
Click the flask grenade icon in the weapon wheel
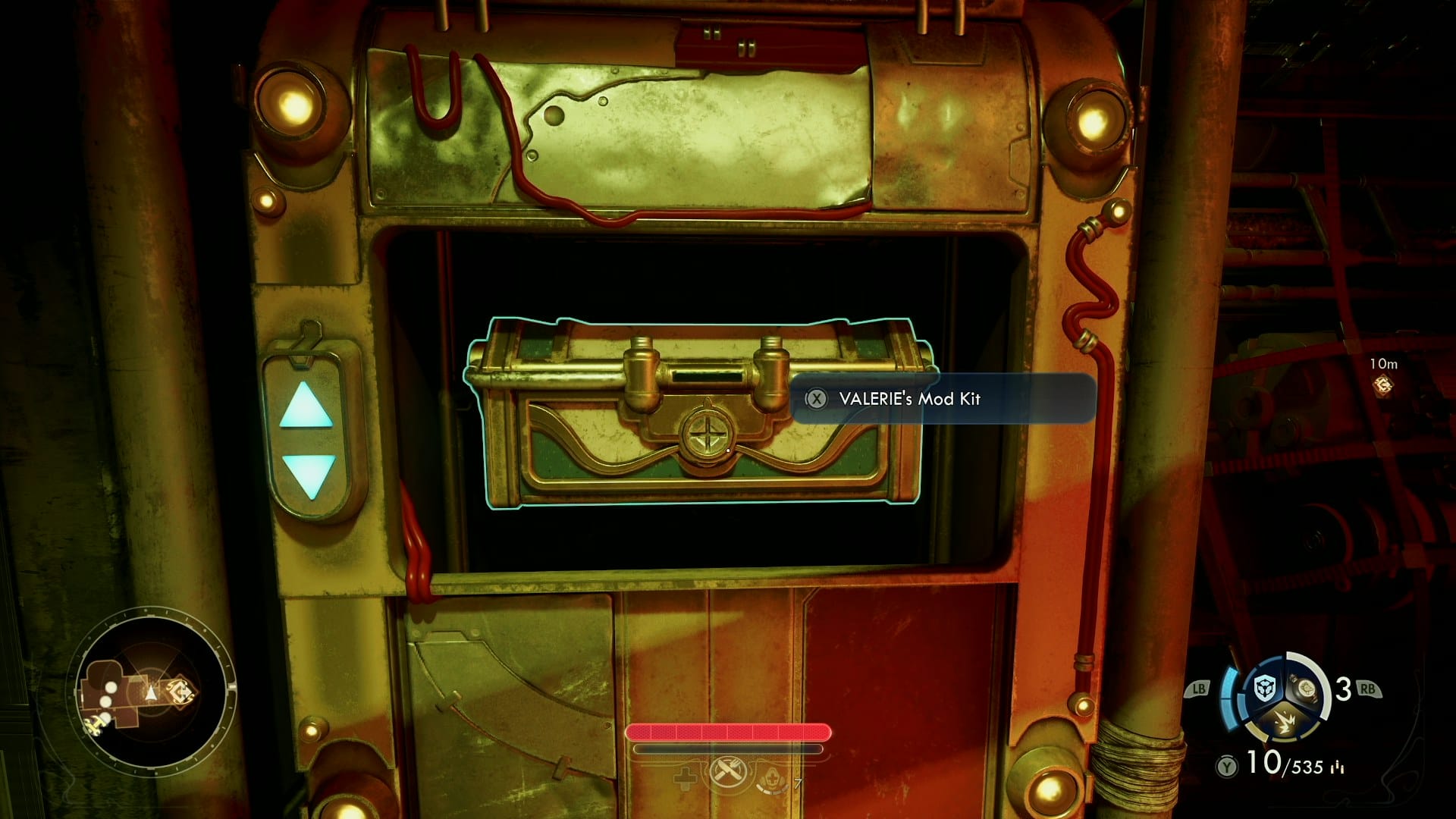(1306, 689)
